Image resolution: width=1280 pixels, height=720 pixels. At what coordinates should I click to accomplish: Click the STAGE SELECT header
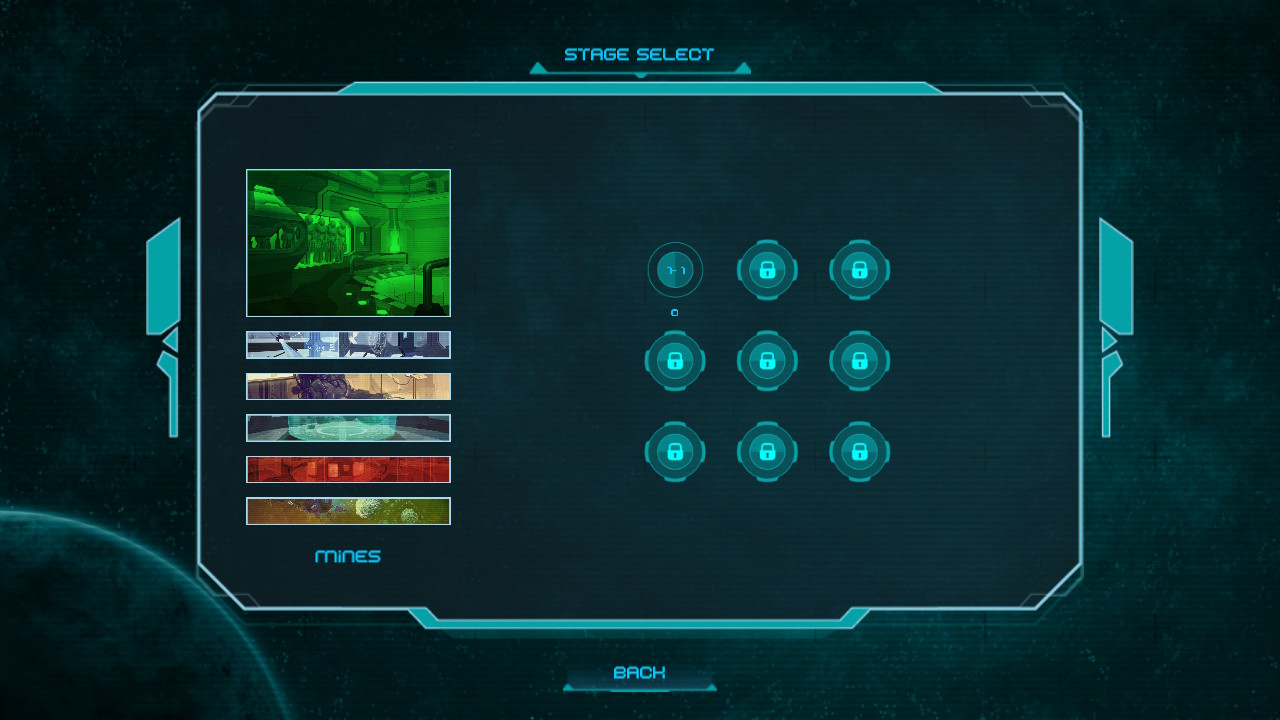pos(639,54)
